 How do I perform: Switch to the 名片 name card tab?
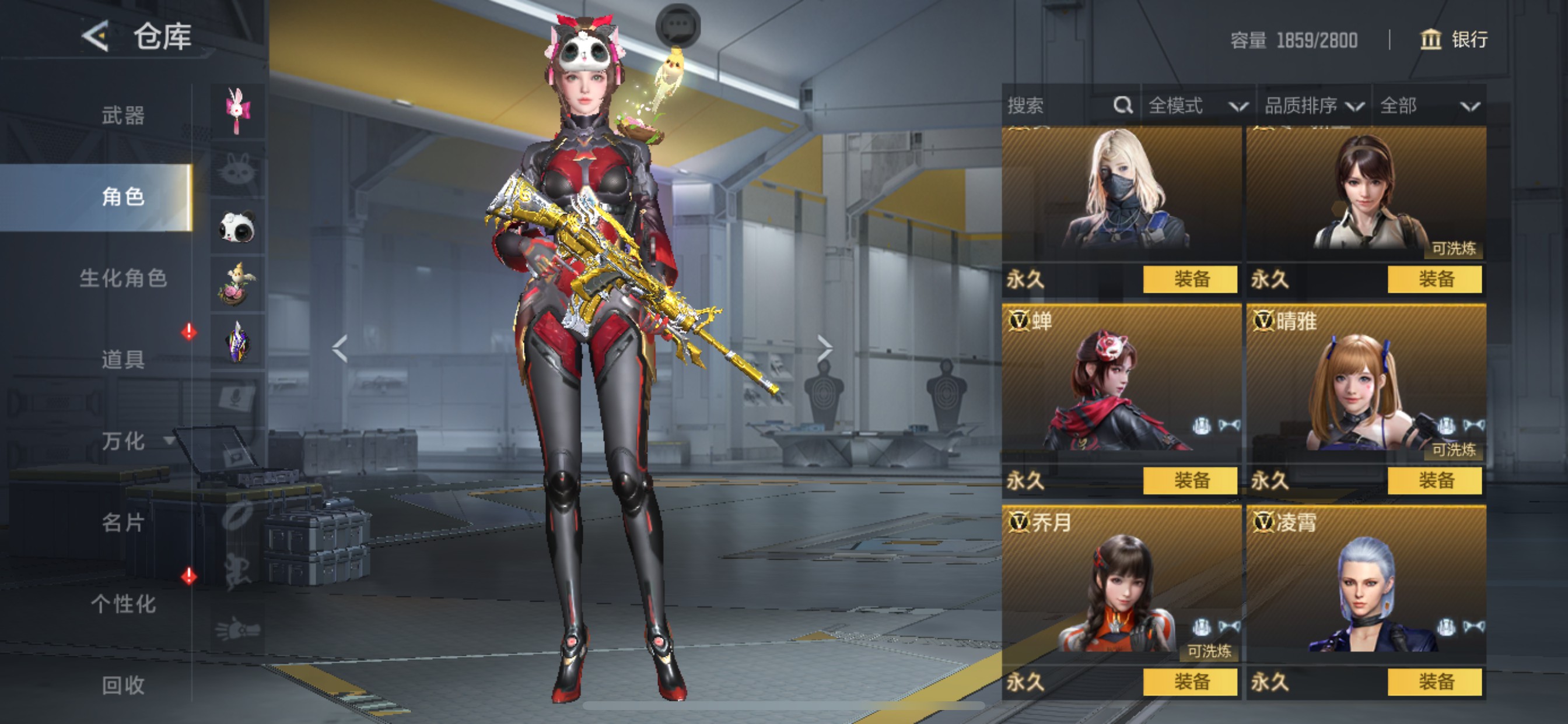(123, 523)
